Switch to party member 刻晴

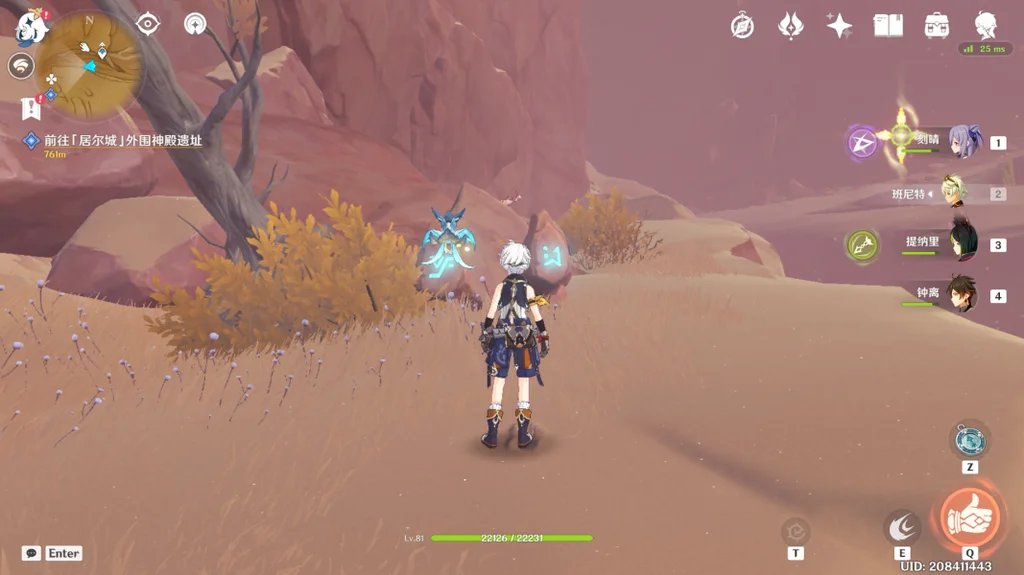click(962, 142)
